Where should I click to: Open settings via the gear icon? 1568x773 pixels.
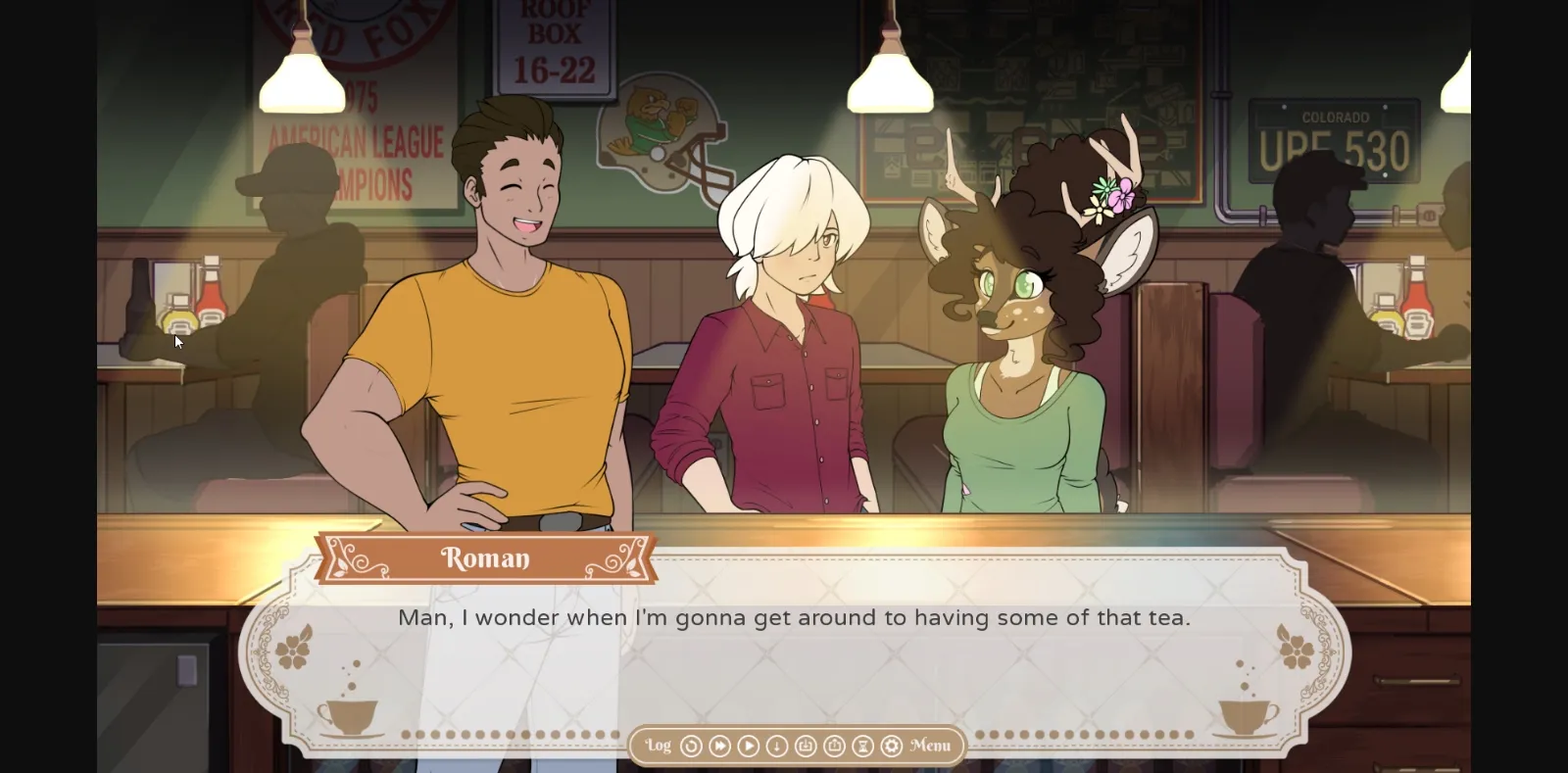coord(892,746)
